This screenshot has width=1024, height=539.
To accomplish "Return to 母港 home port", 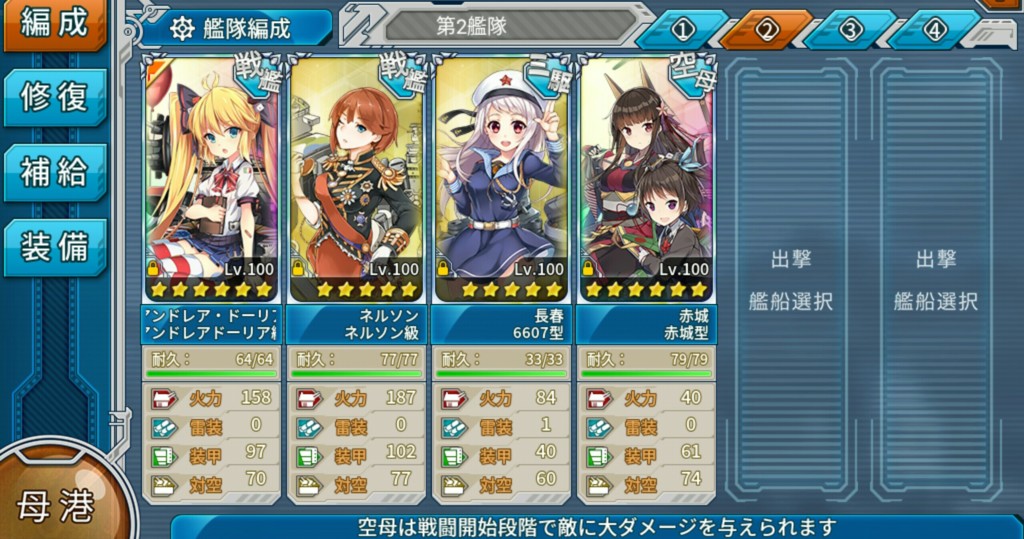I will 56,505.
